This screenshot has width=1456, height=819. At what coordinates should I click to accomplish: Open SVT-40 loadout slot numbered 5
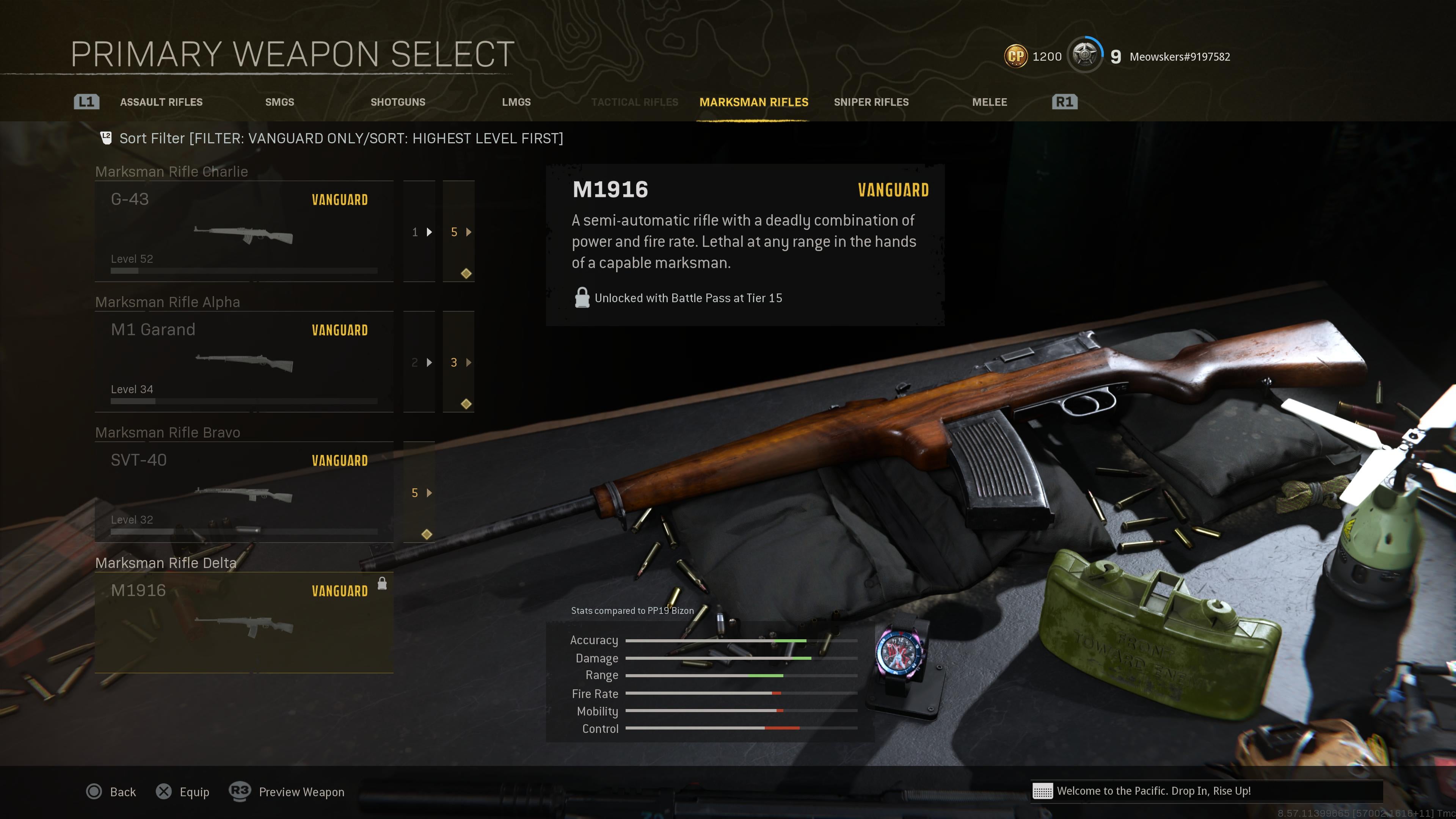(x=419, y=493)
